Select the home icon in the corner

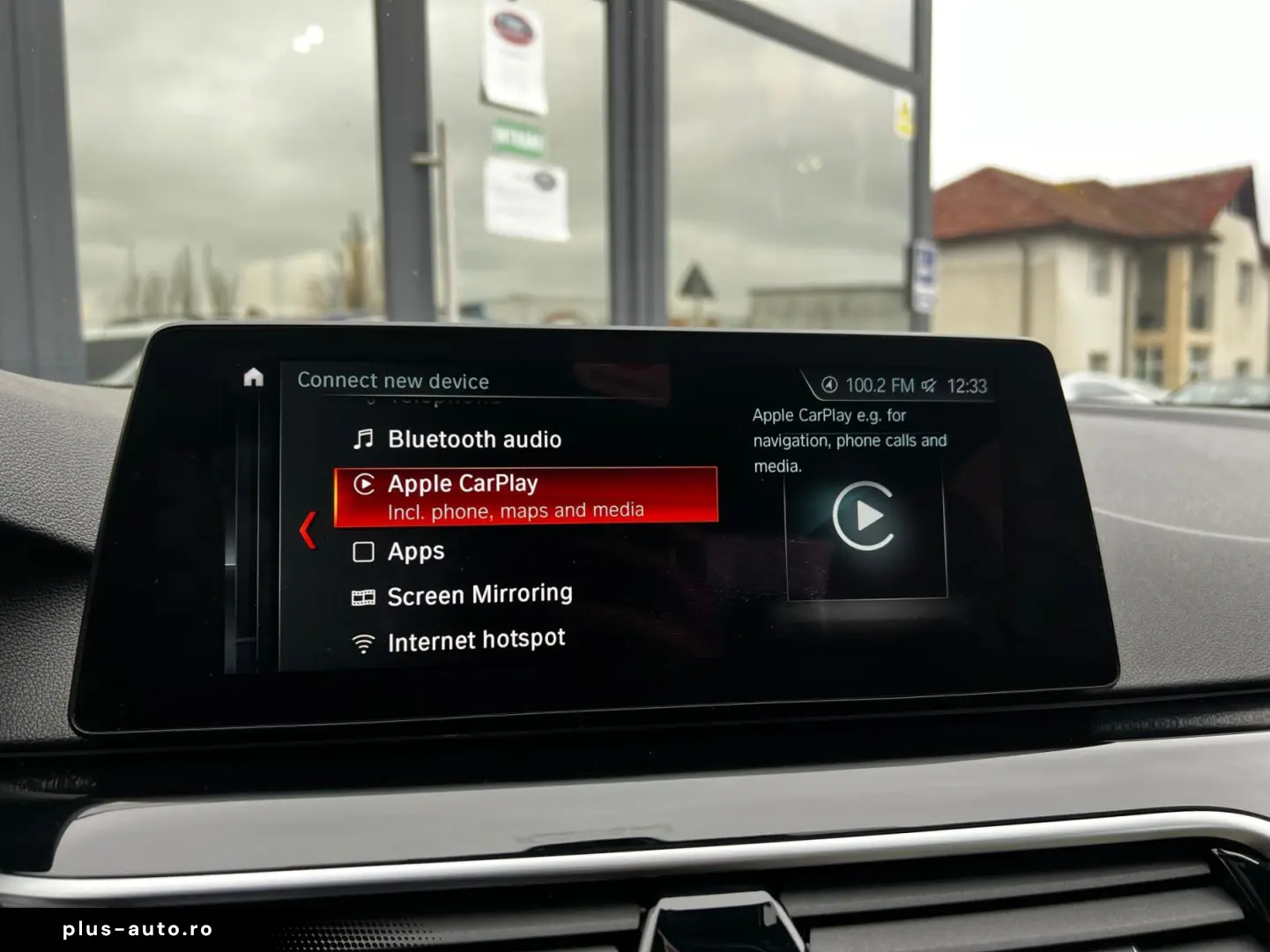(x=253, y=377)
